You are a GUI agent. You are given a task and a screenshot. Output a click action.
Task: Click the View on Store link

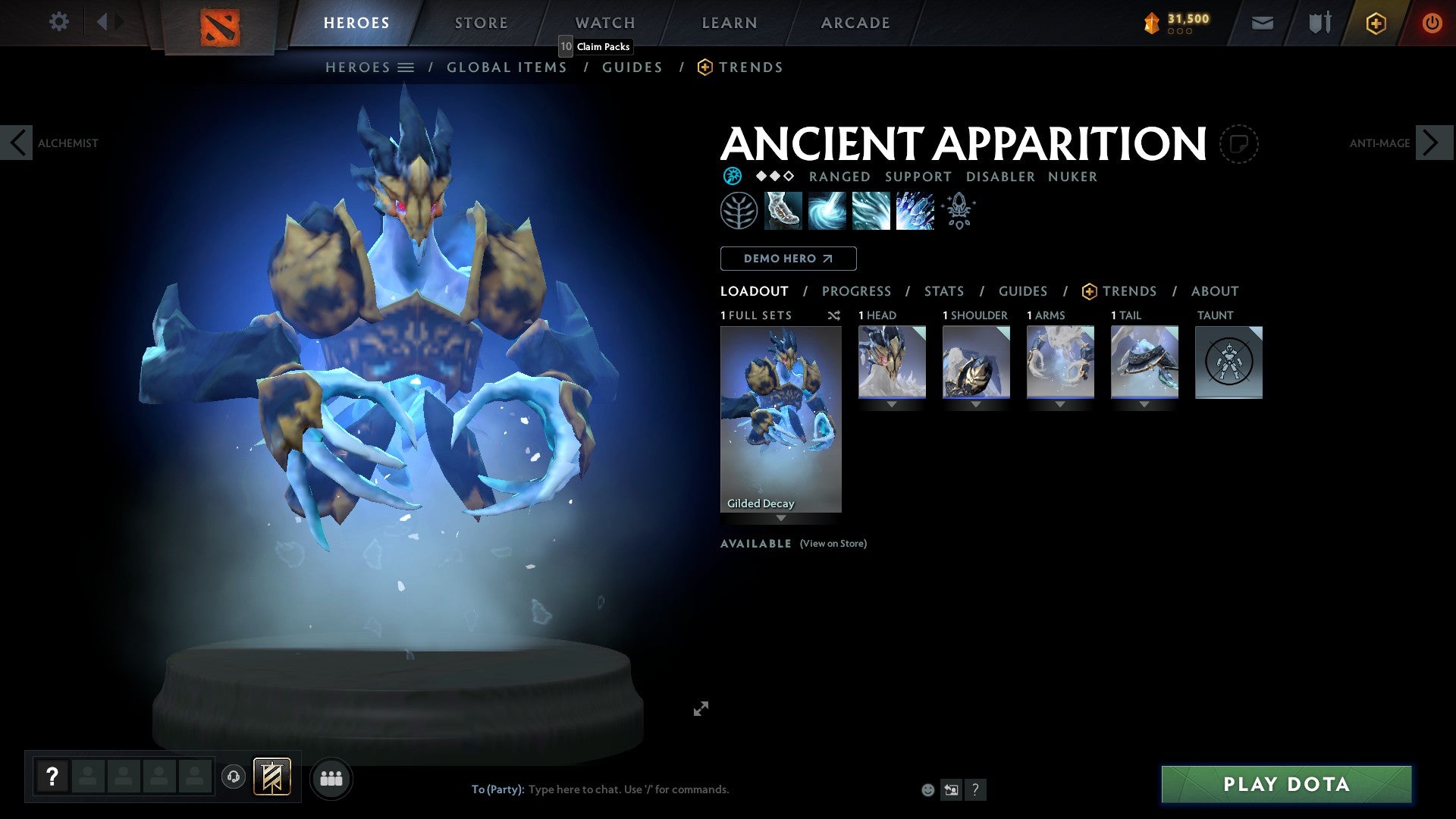pos(833,544)
